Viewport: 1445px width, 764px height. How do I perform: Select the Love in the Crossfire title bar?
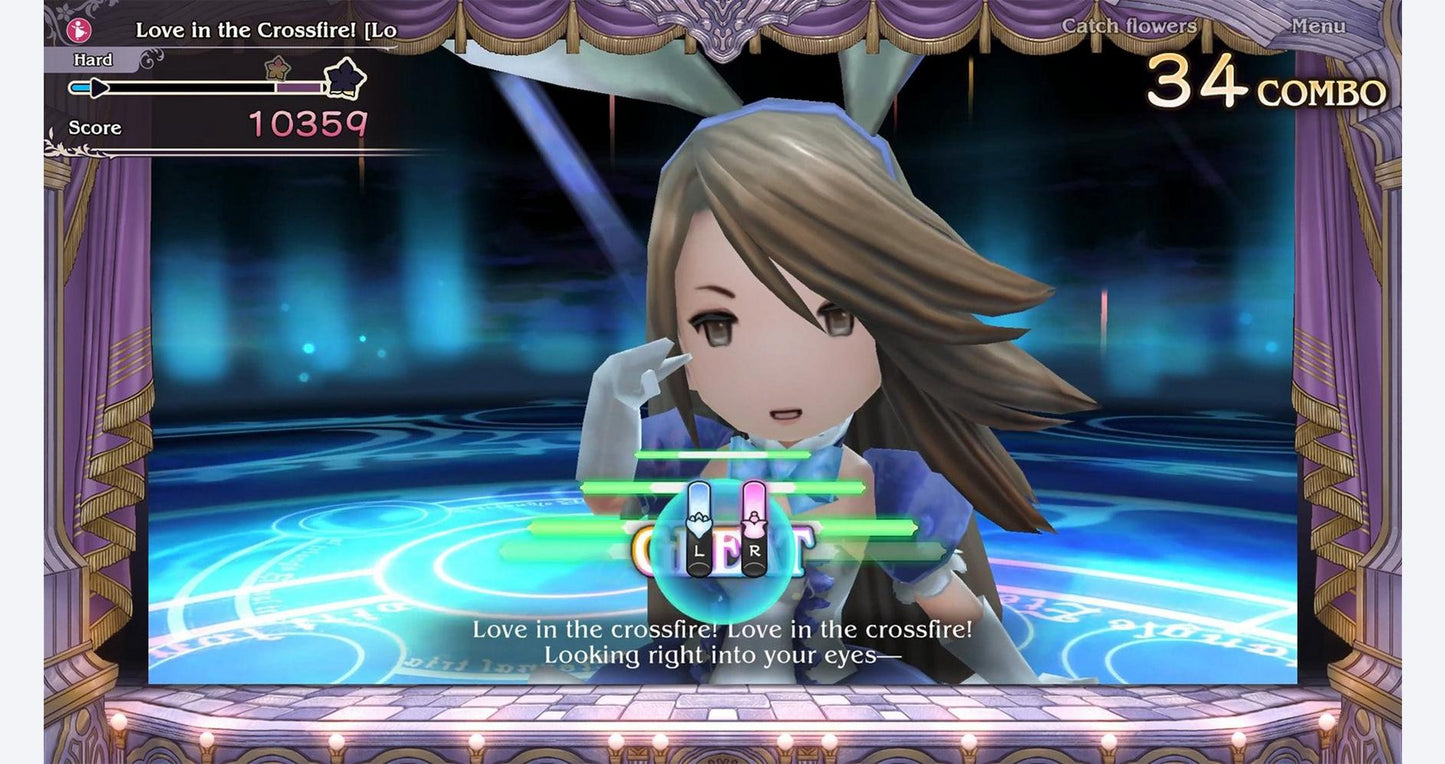coord(265,31)
